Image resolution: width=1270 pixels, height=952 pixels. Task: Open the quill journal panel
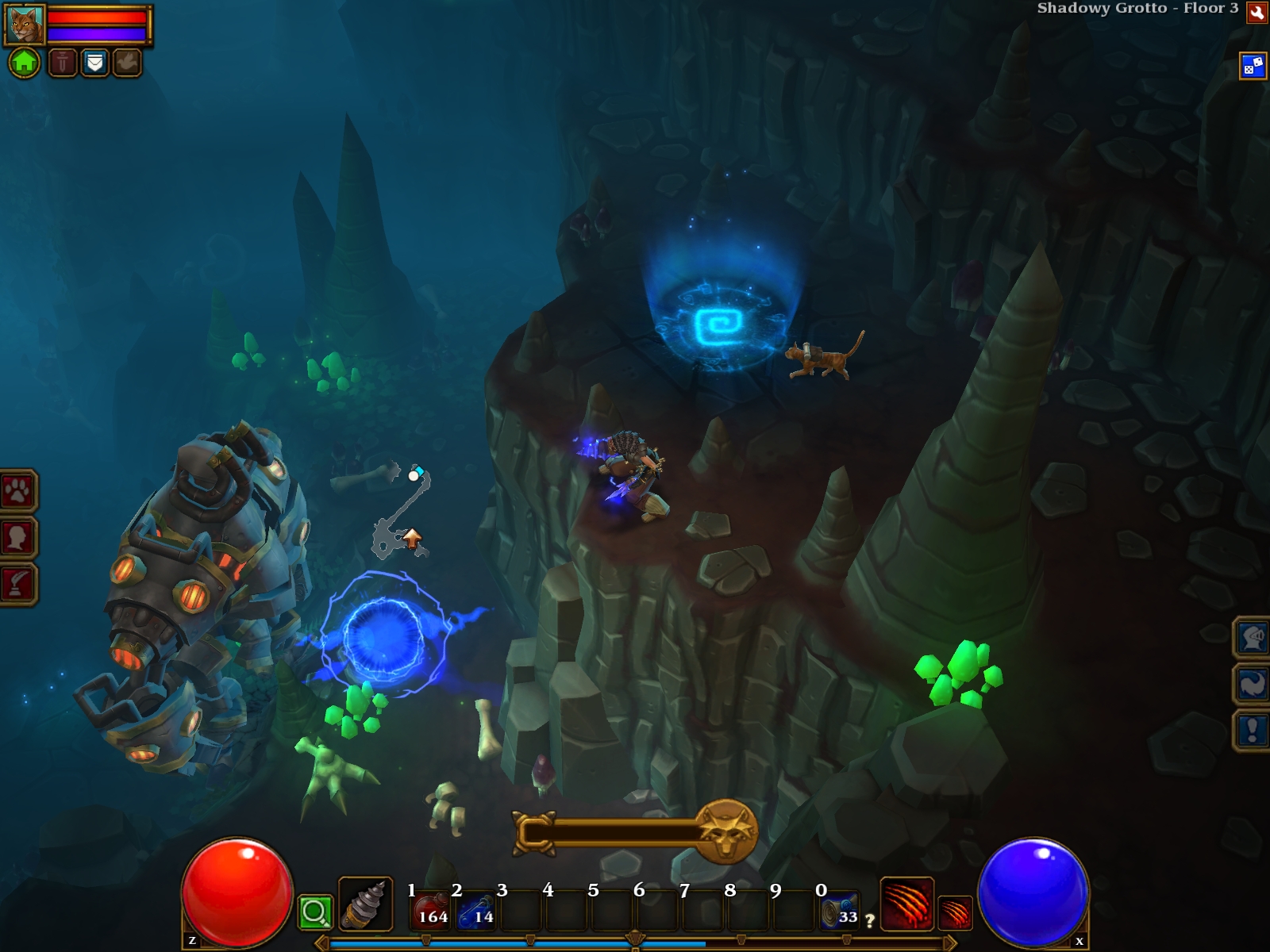17,584
